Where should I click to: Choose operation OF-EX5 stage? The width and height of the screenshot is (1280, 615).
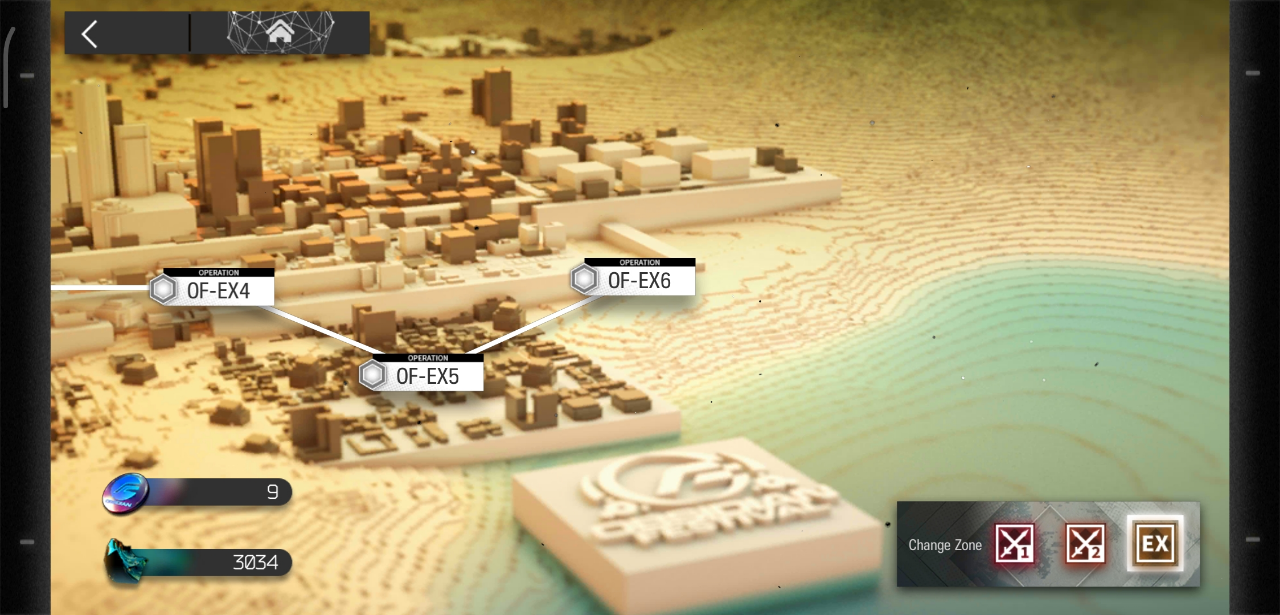(425, 376)
